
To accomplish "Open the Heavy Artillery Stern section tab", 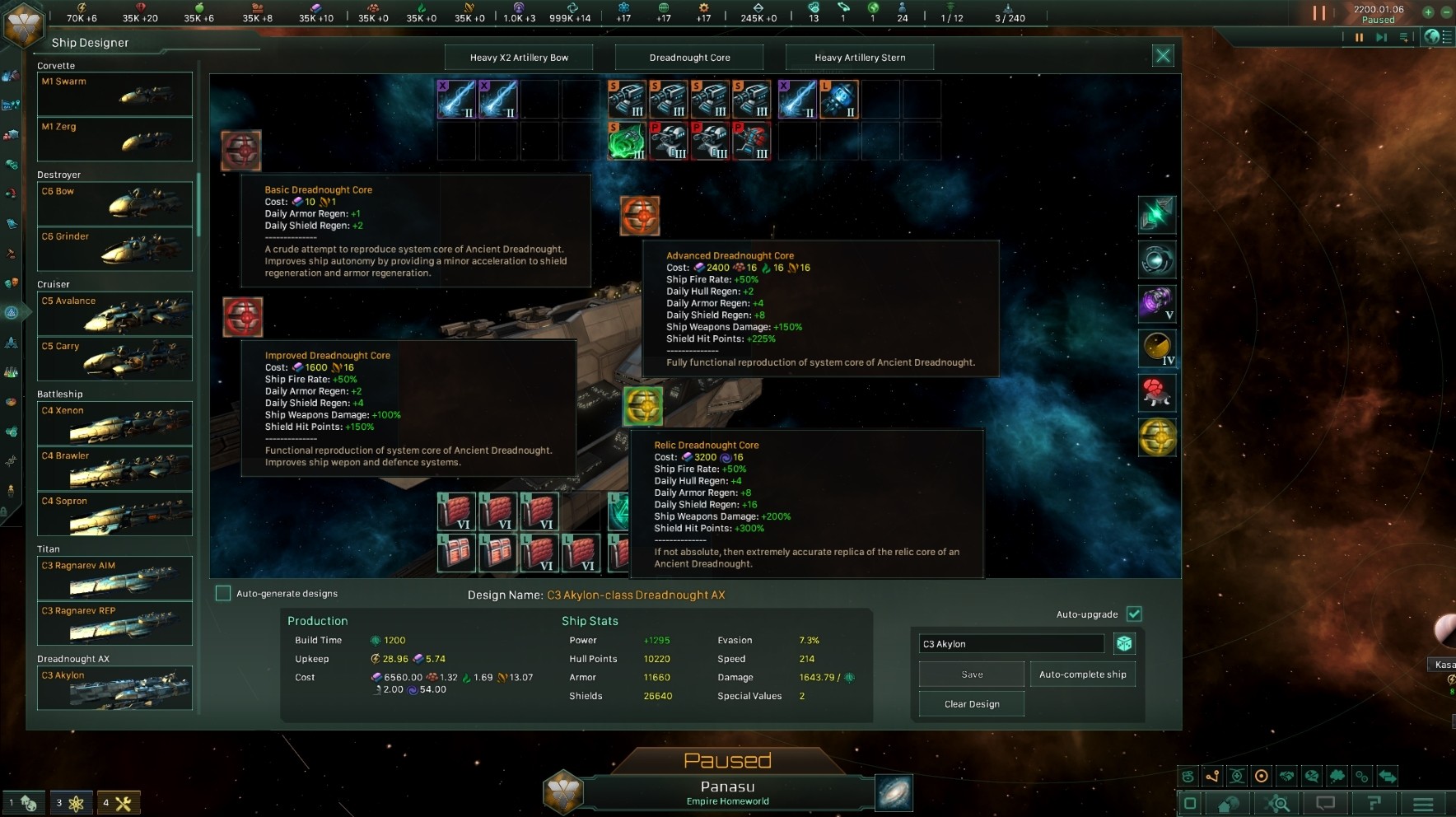I will tap(860, 57).
